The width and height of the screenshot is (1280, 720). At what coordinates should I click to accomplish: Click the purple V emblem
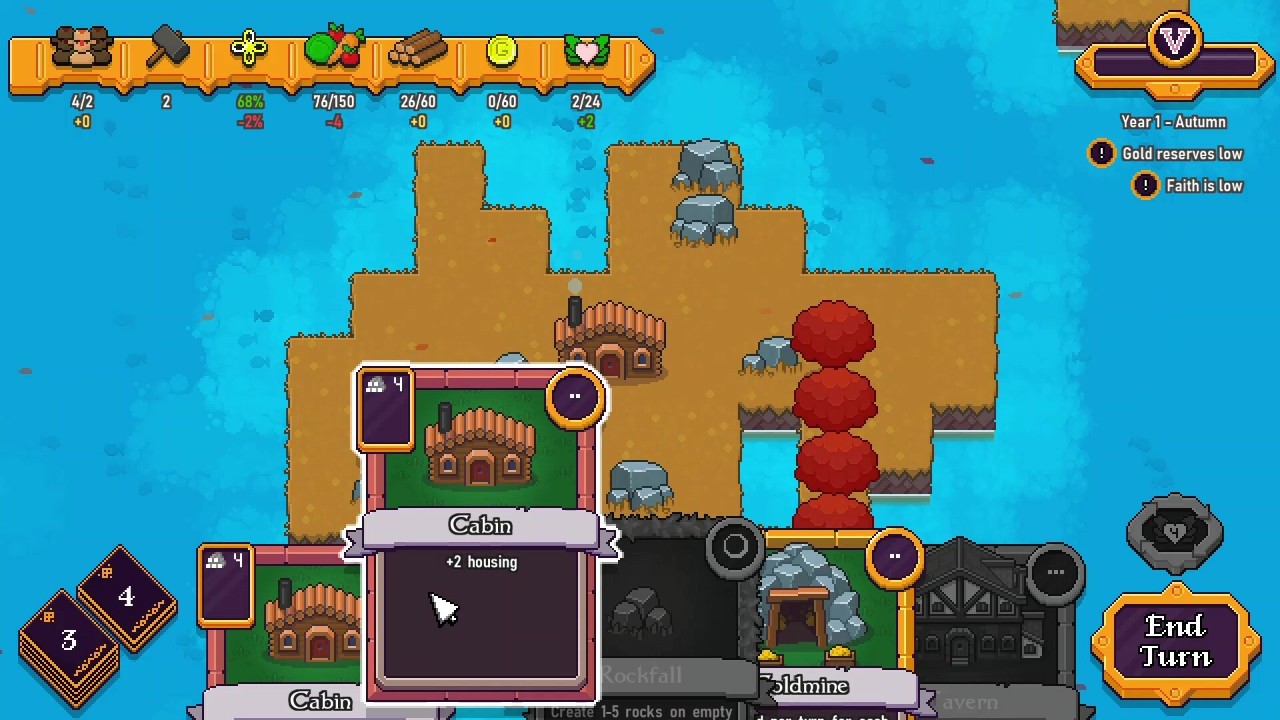1174,42
